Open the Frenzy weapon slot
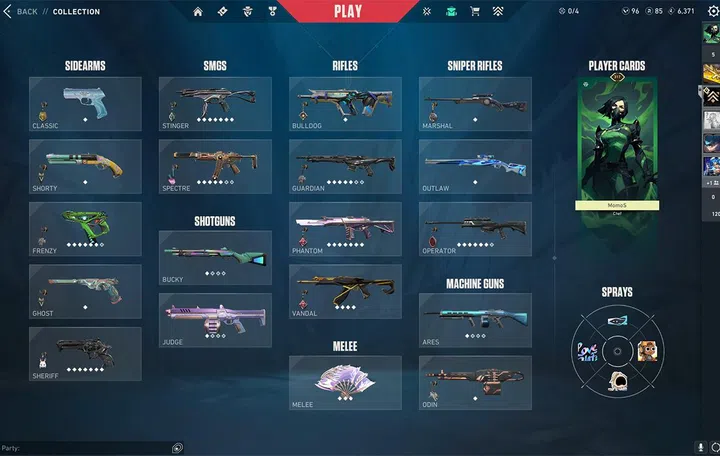720x456 pixels. tap(85, 229)
